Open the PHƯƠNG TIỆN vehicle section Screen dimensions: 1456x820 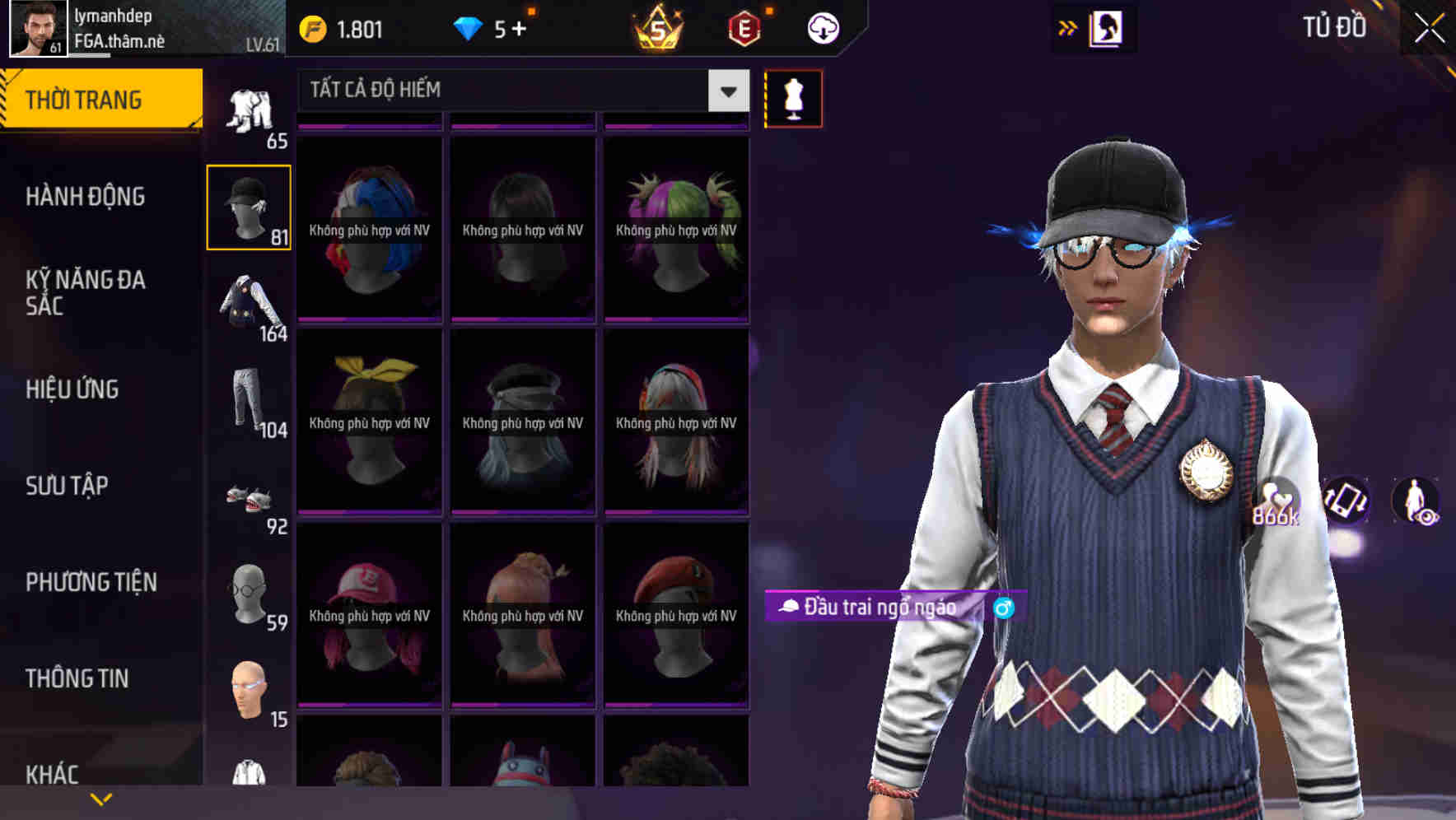tap(91, 580)
